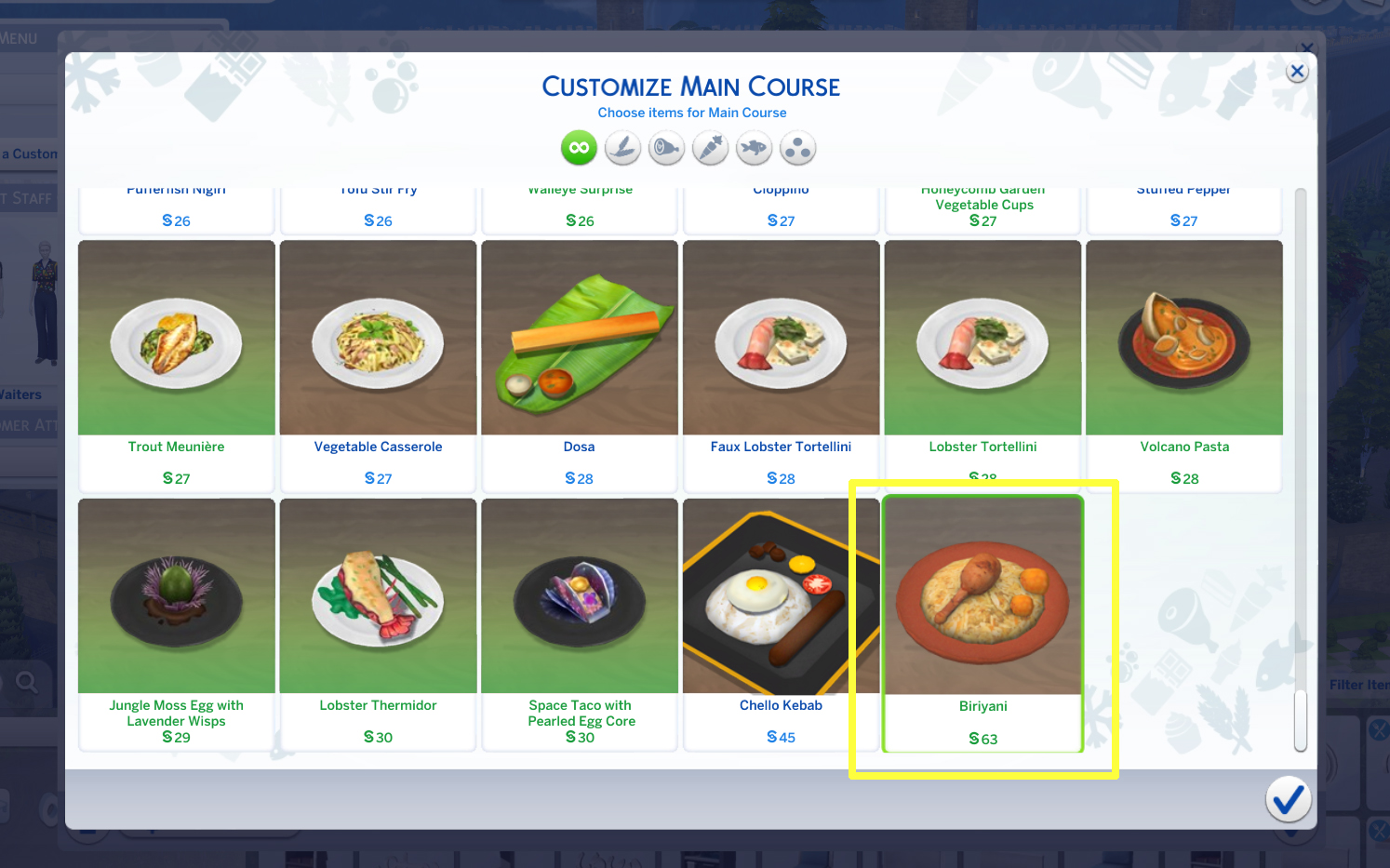Filter dishes by the grain ingredient icon

click(x=621, y=147)
